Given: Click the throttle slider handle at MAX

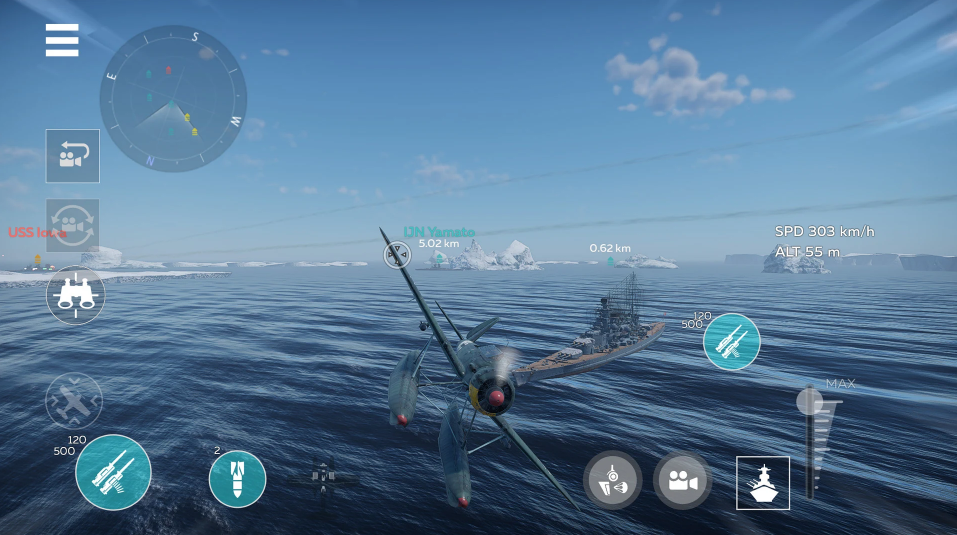Looking at the screenshot, I should tap(809, 402).
